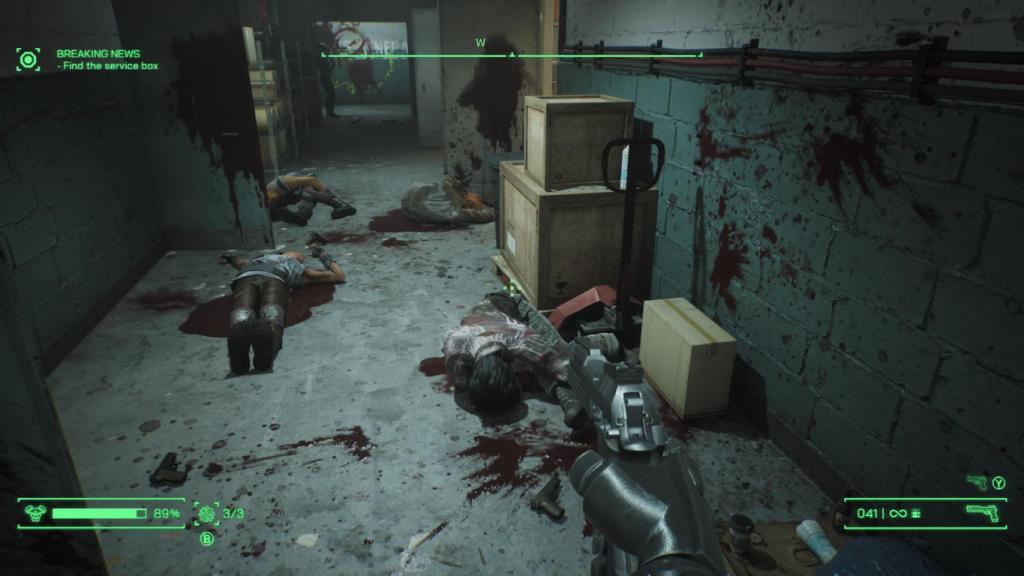Screen dimensions: 1024x576
Task: Use the repair charge icon
Action: click(207, 513)
